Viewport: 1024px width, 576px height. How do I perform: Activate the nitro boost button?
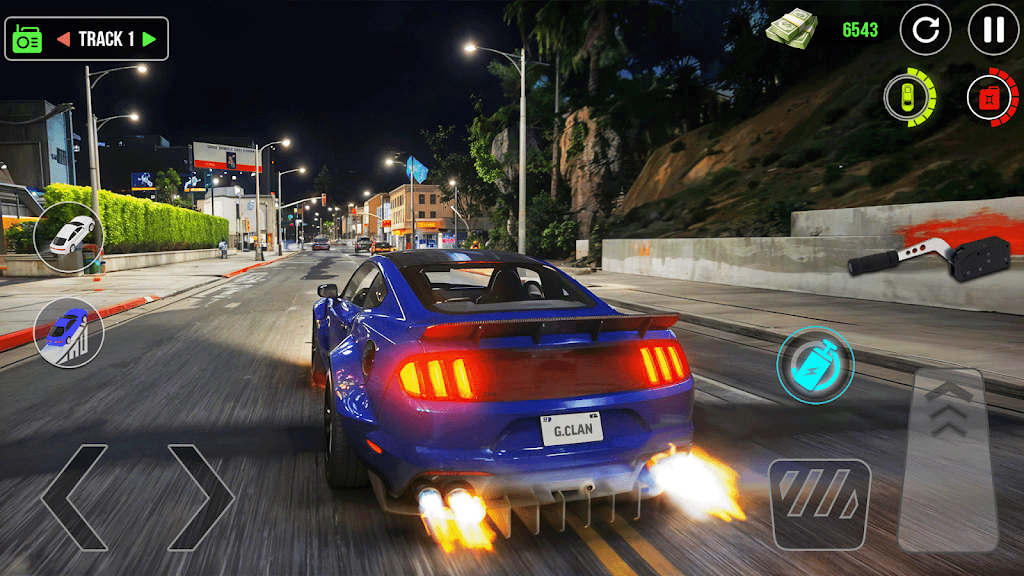point(815,365)
